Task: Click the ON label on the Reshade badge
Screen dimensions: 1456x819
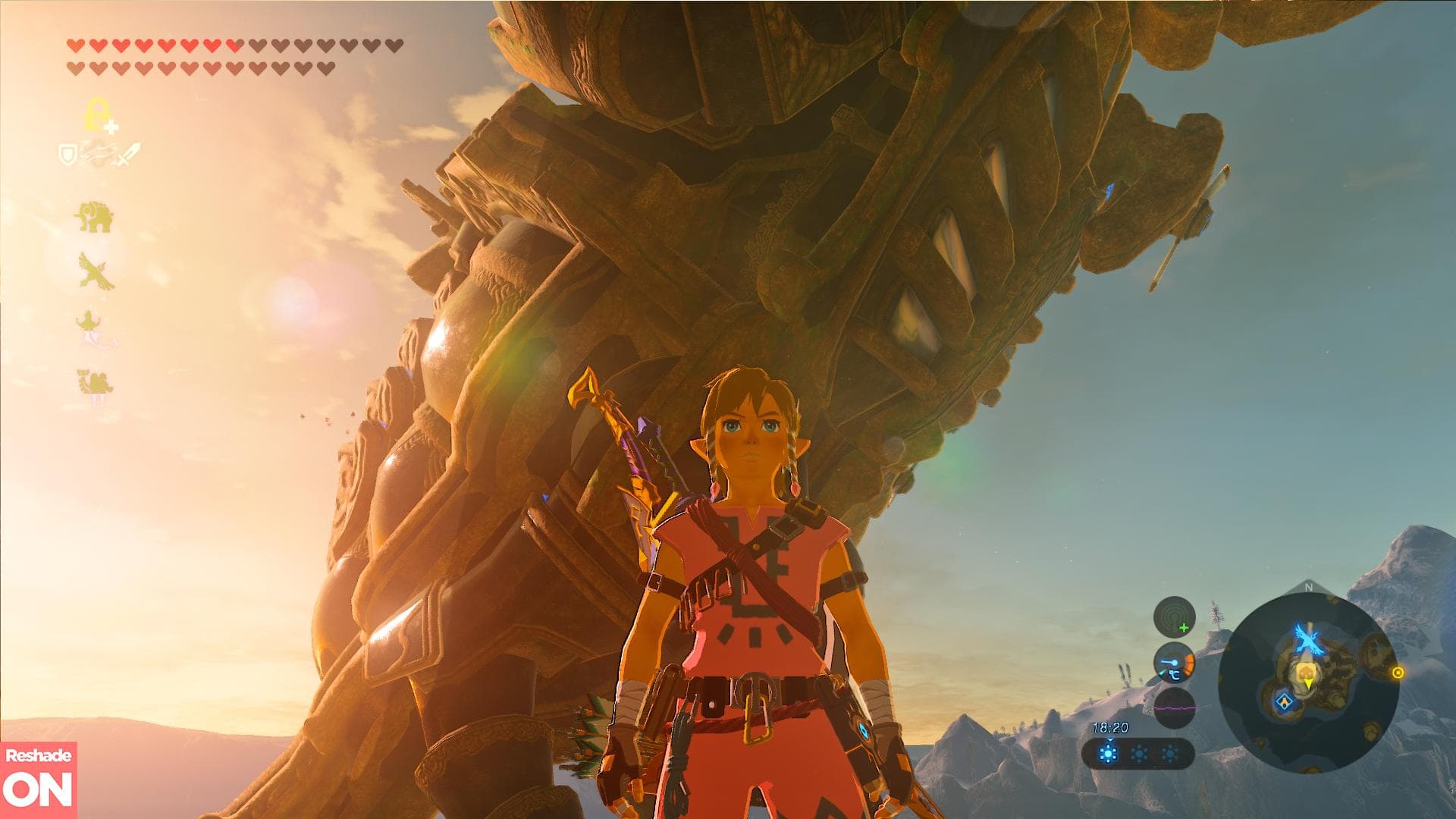Action: (x=38, y=789)
